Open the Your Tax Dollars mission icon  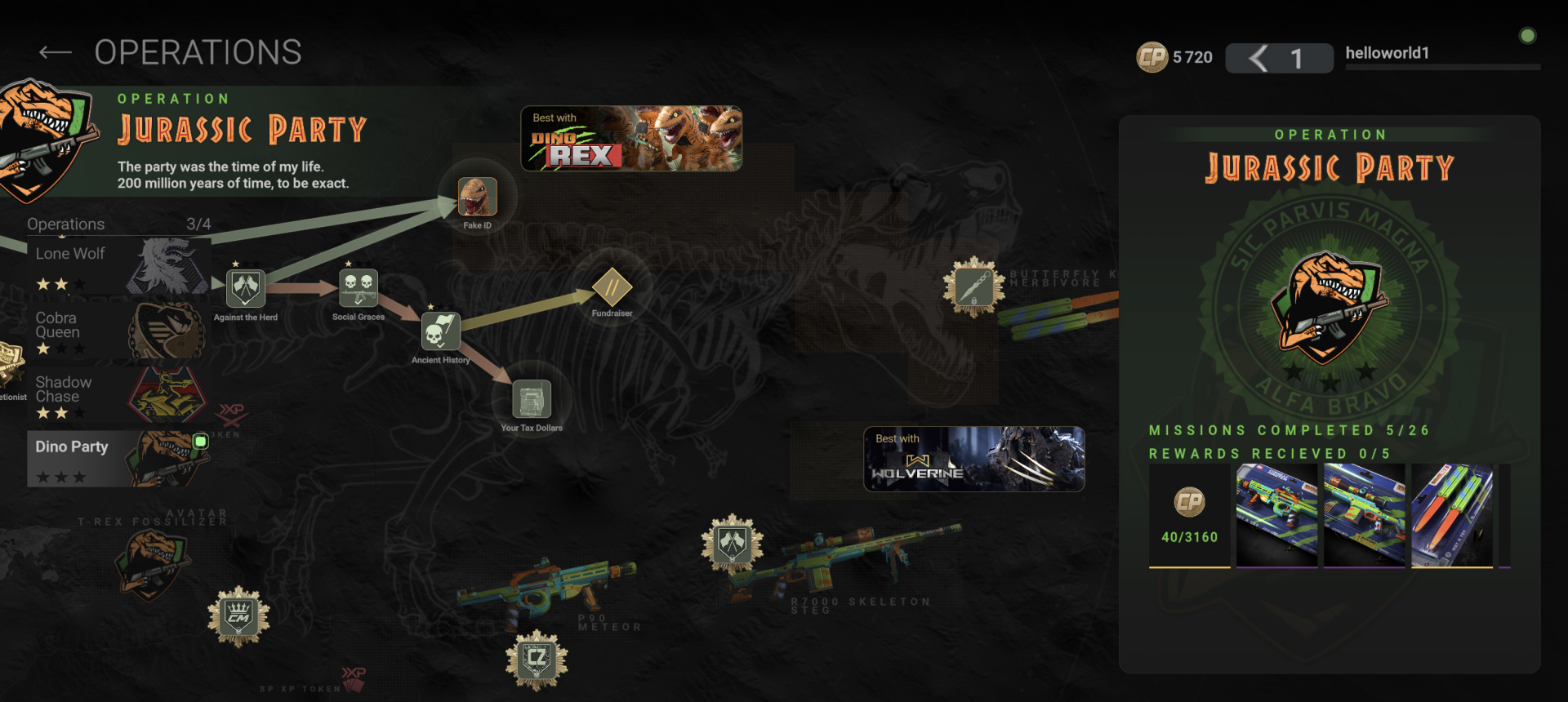(531, 400)
